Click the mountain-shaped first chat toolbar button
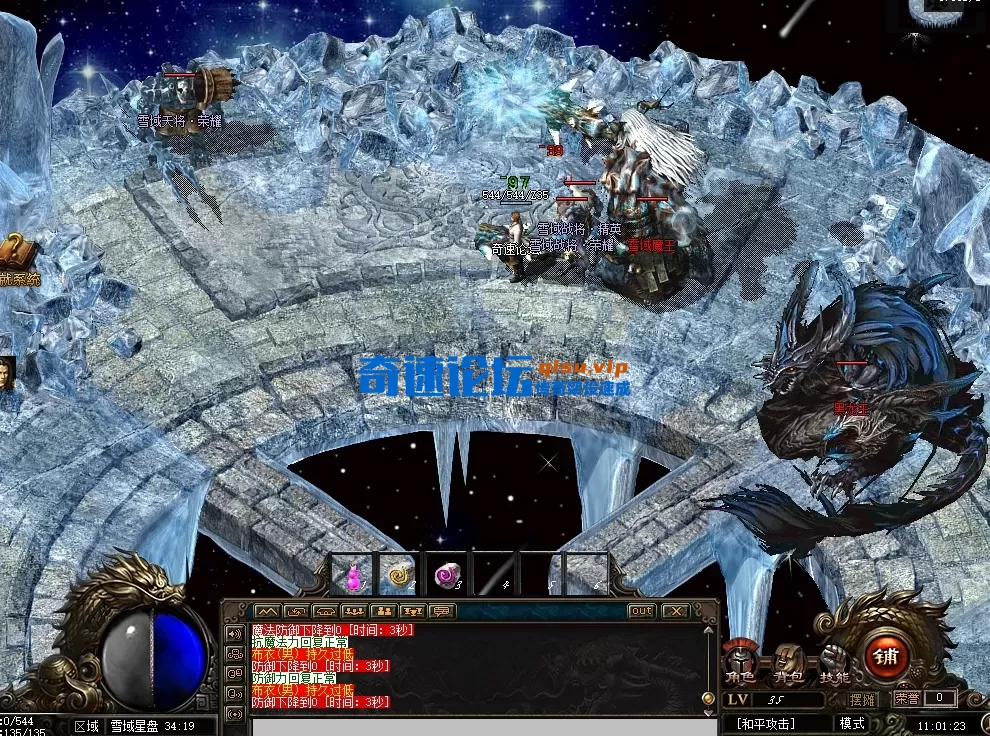 [x=266, y=611]
